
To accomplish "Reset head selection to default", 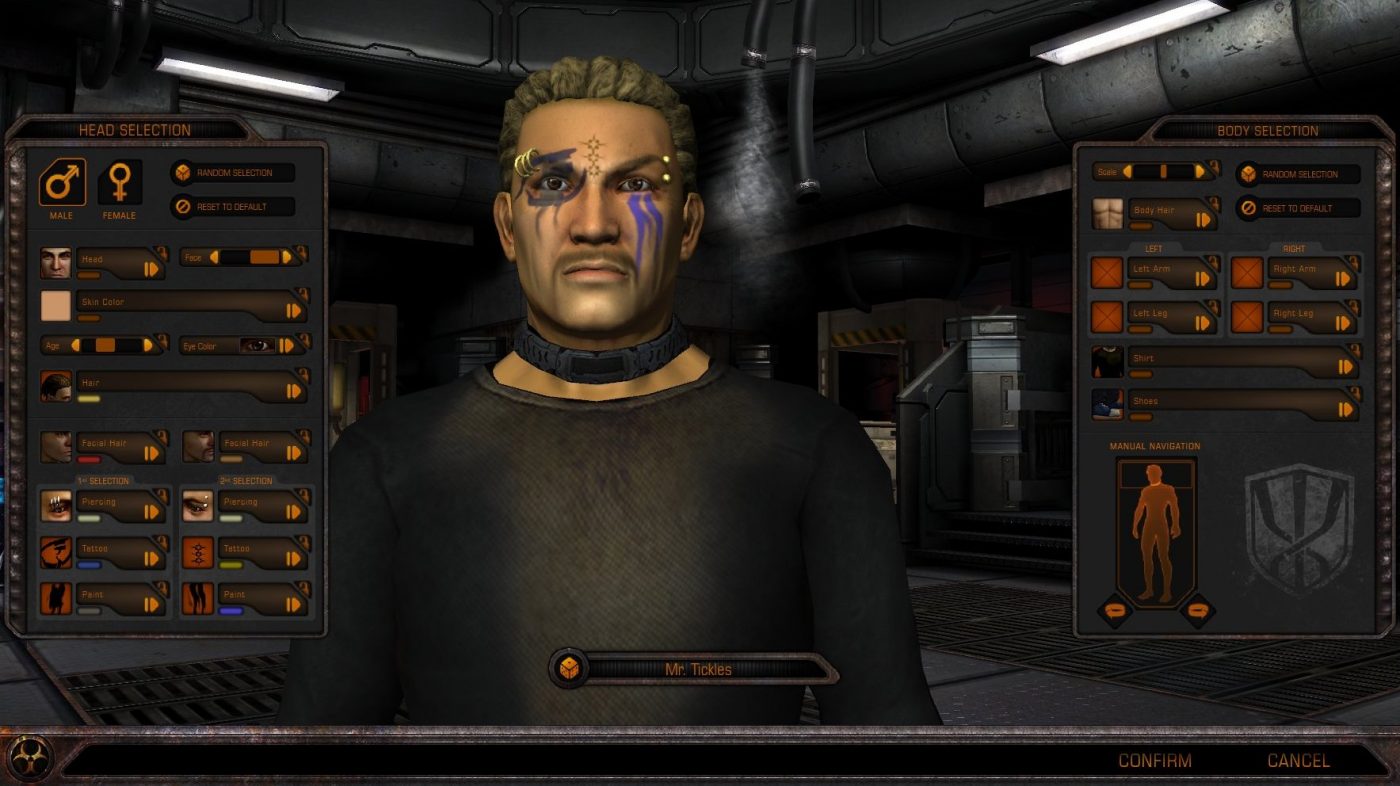I will (x=233, y=208).
